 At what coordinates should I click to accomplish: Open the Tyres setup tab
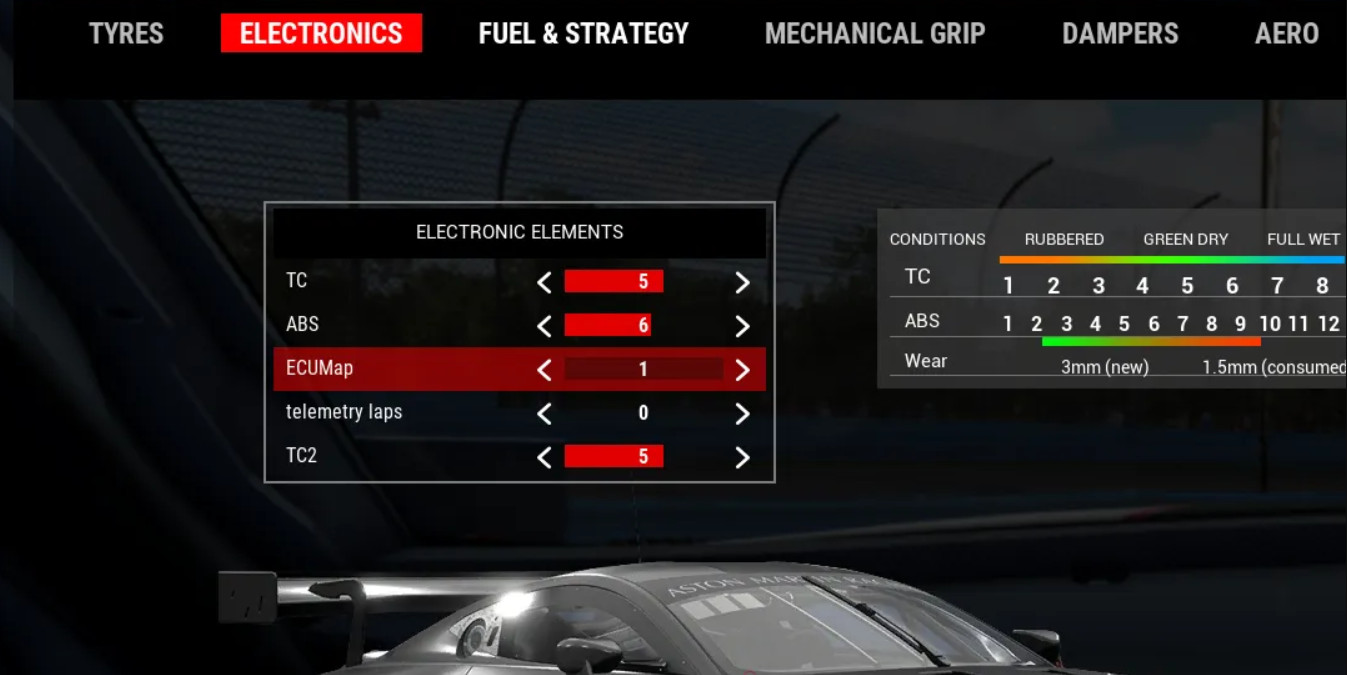126,34
